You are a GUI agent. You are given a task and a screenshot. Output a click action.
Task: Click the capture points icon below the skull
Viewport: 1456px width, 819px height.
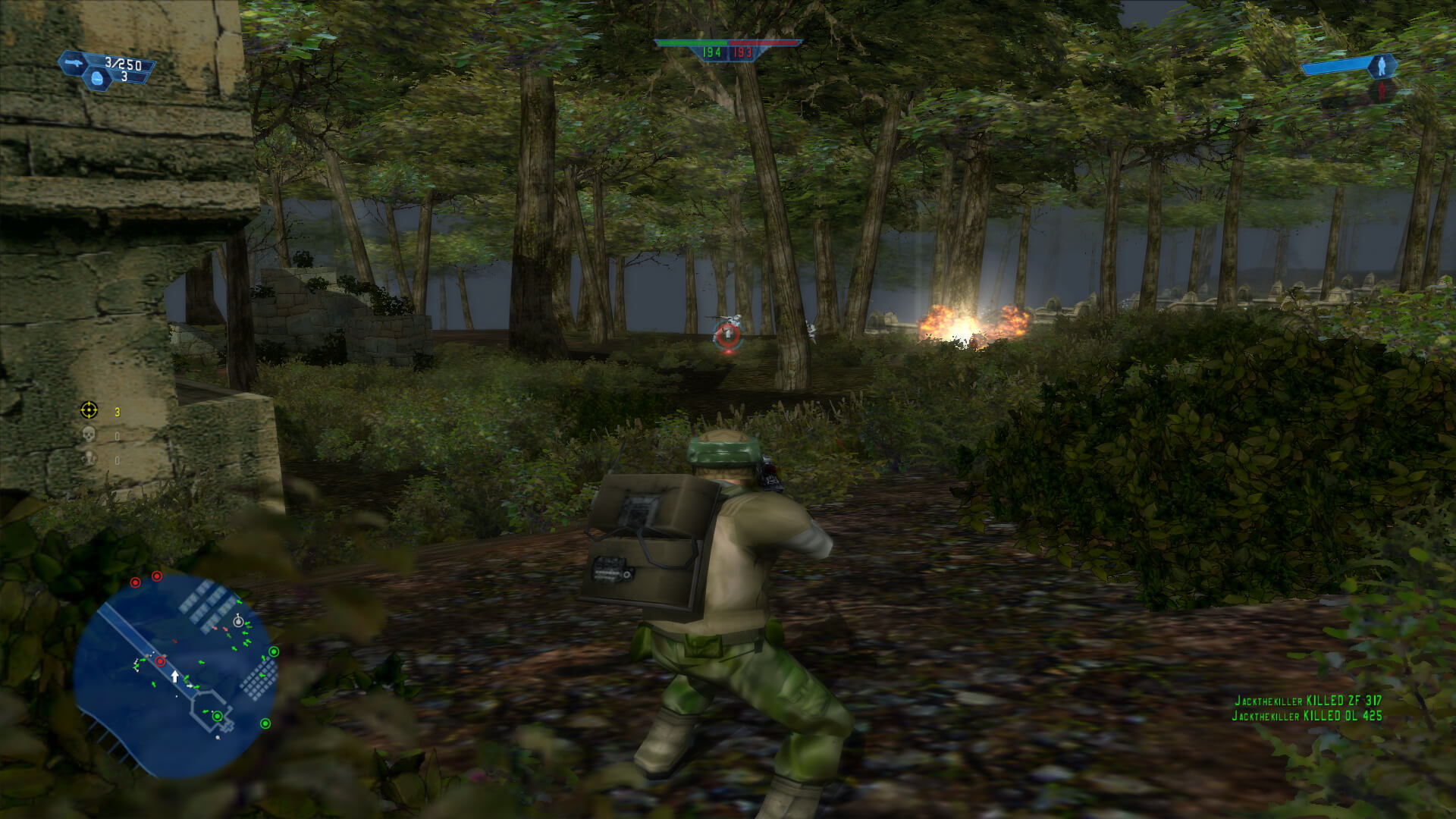pyautogui.click(x=87, y=458)
